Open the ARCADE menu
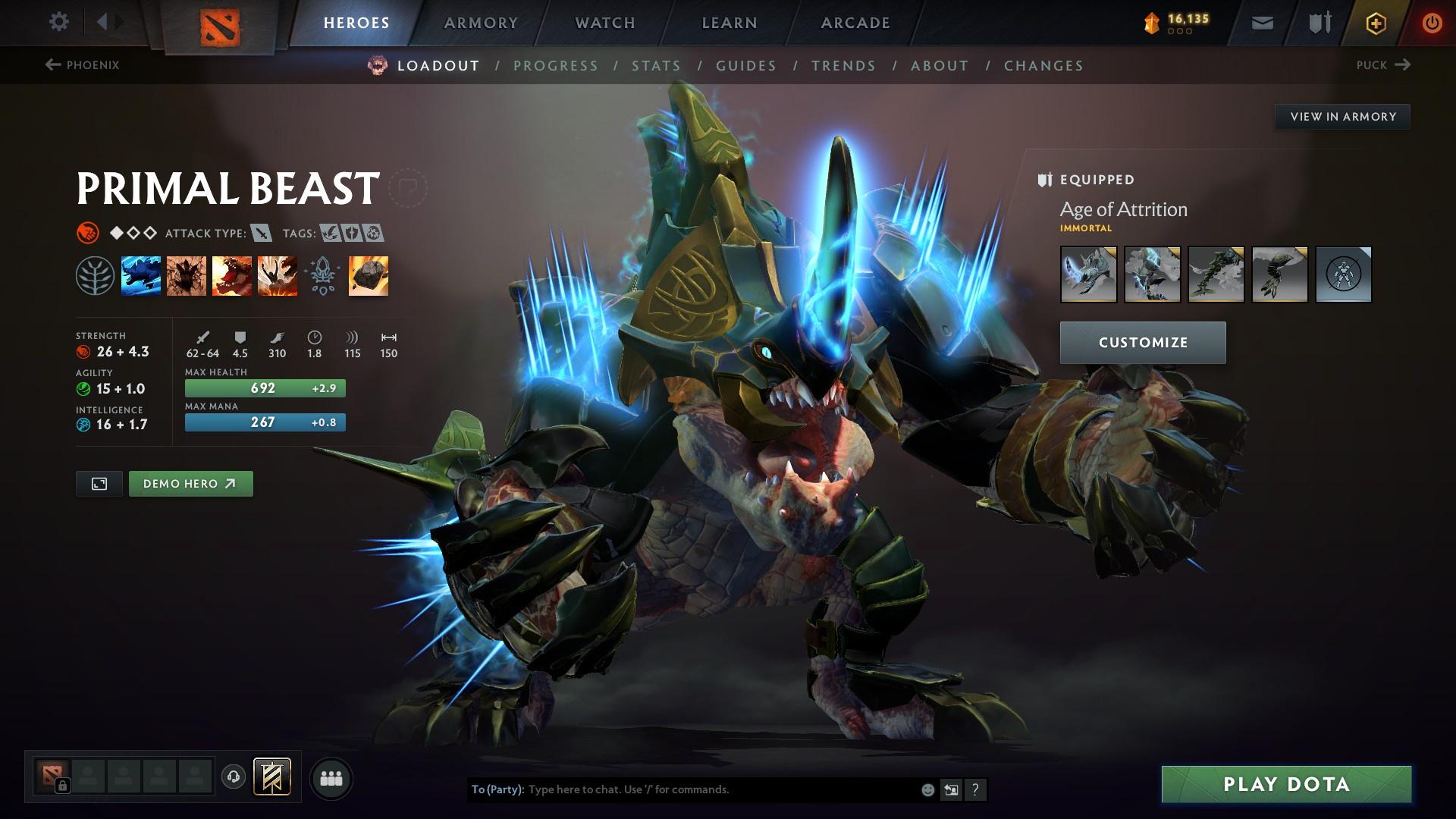The height and width of the screenshot is (819, 1456). (855, 23)
